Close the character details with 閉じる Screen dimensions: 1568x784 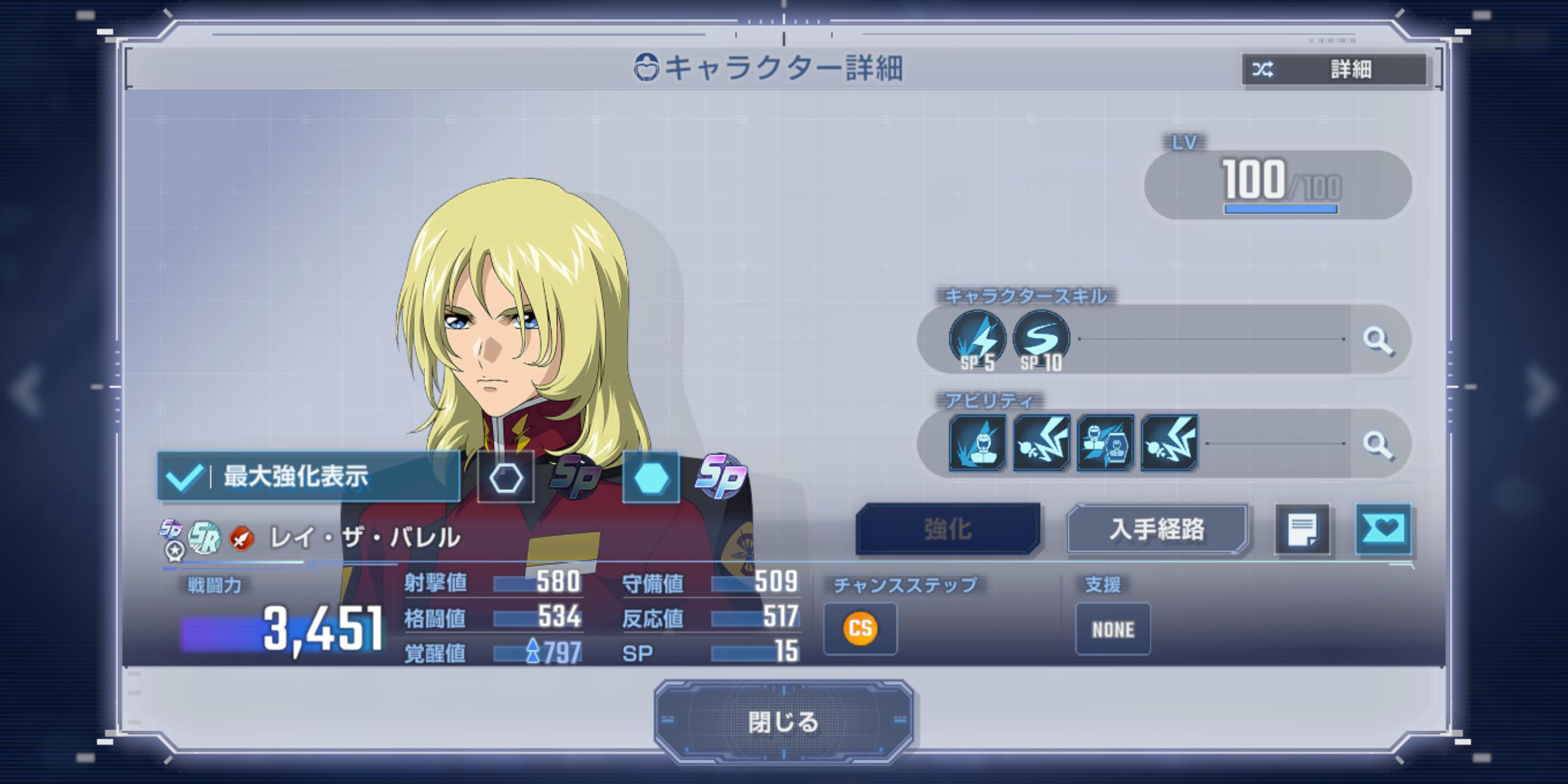click(783, 722)
